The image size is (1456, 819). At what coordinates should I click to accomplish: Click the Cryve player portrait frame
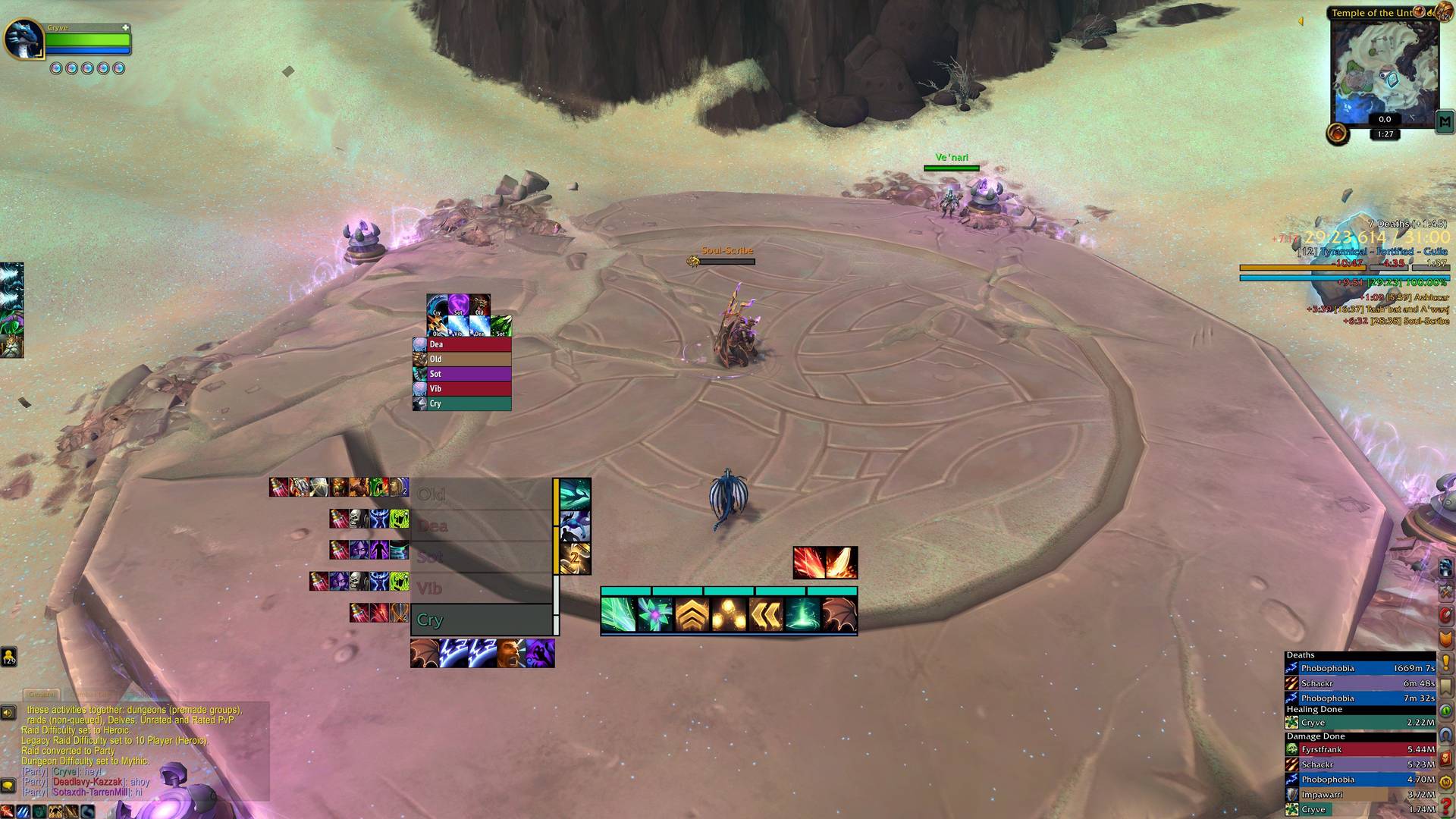[25, 38]
